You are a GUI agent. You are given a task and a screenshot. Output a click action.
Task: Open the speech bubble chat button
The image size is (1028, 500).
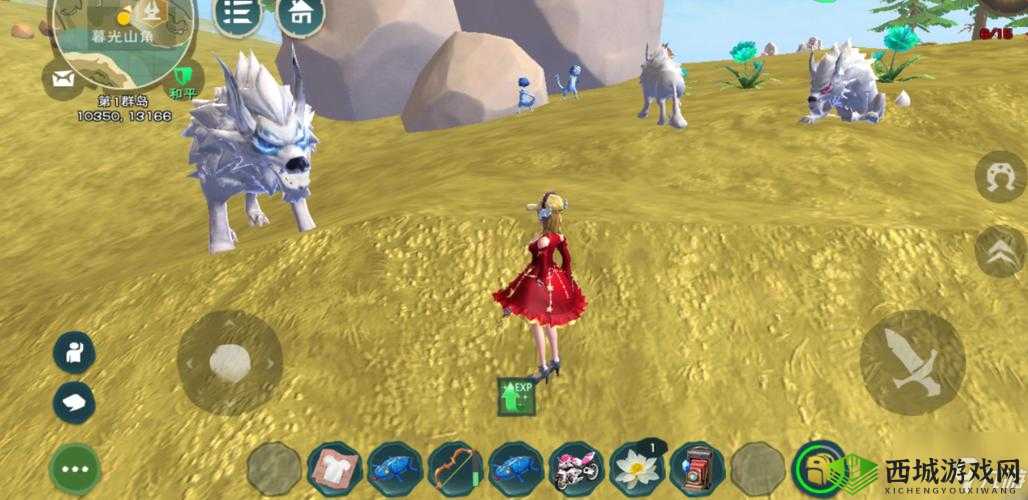tap(74, 401)
